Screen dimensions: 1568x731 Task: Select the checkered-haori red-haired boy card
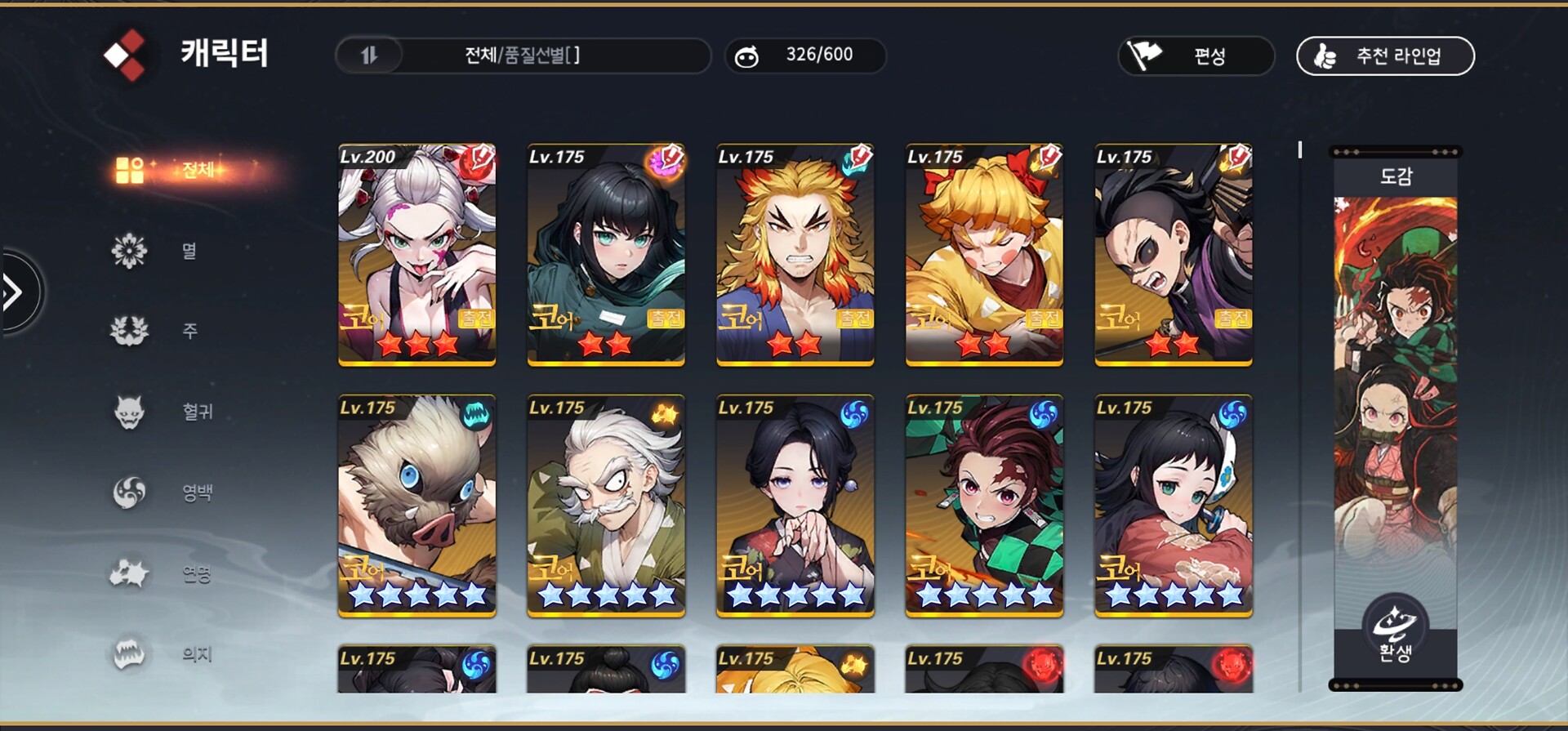click(x=984, y=506)
